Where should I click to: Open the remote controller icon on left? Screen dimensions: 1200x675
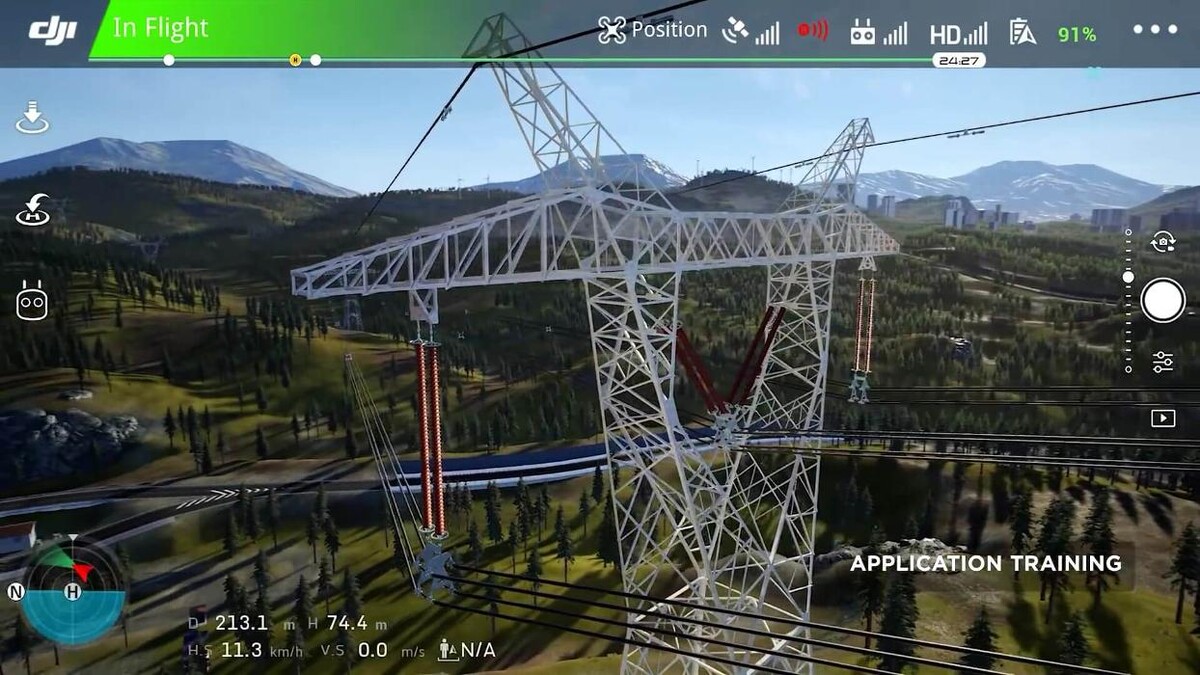[x=32, y=300]
